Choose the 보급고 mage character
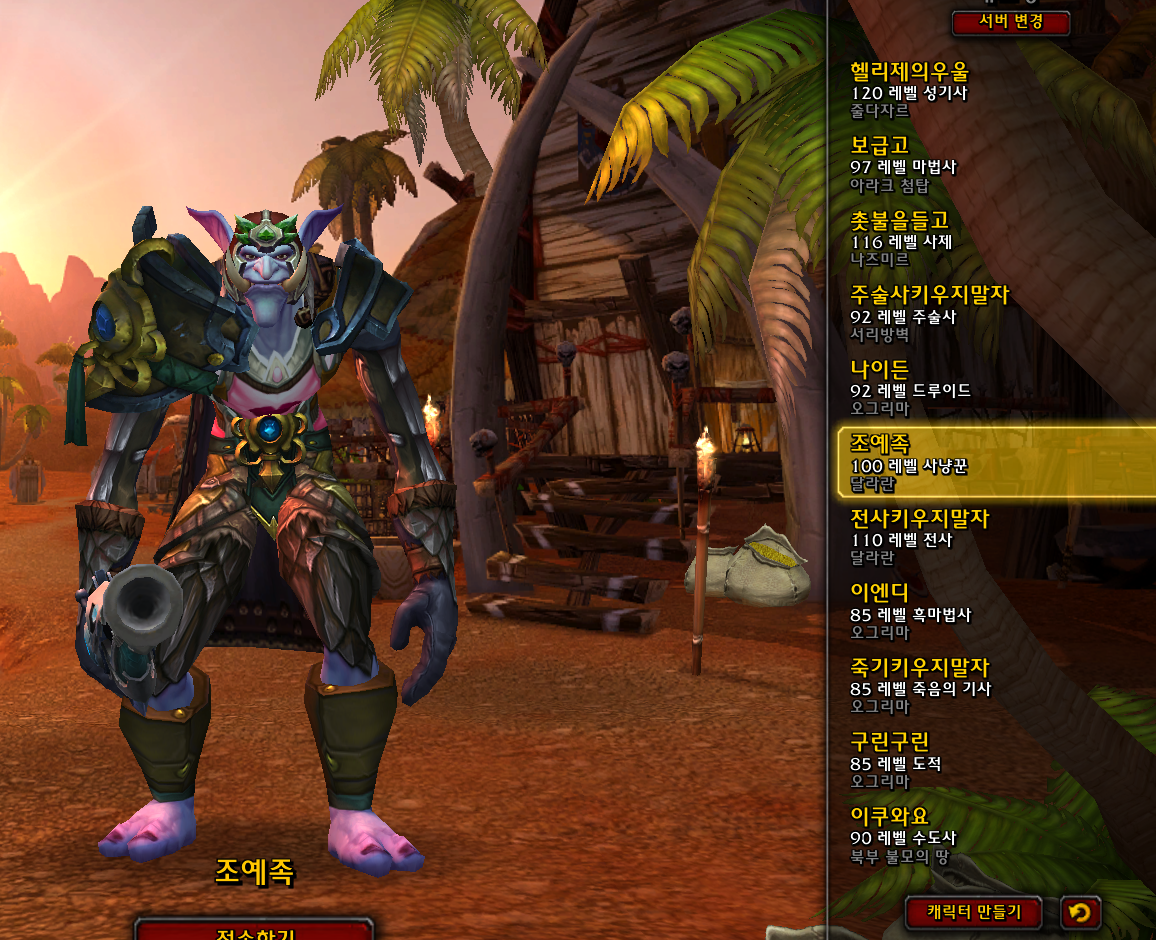Viewport: 1156px width, 940px height. (x=990, y=165)
